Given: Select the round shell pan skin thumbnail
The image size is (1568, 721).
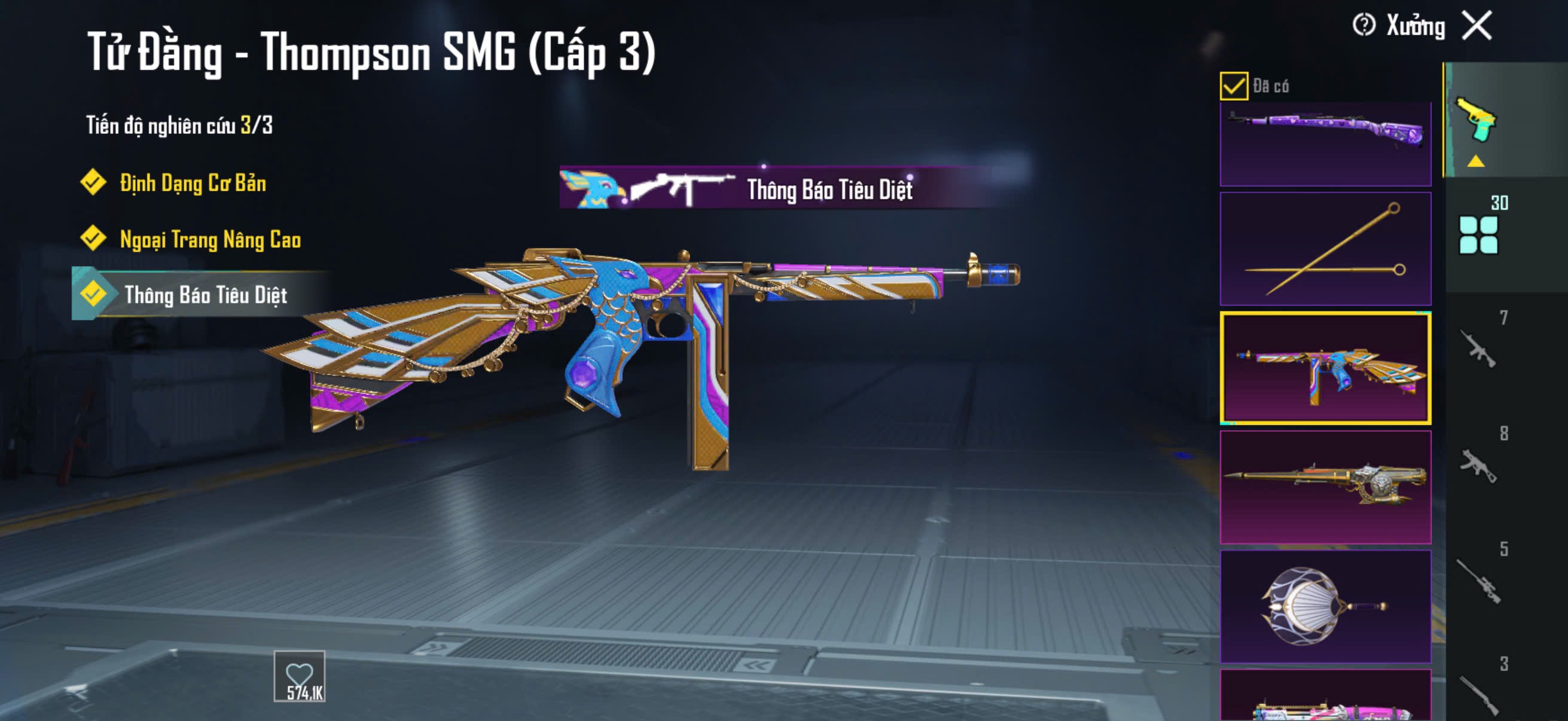Looking at the screenshot, I should [1325, 606].
